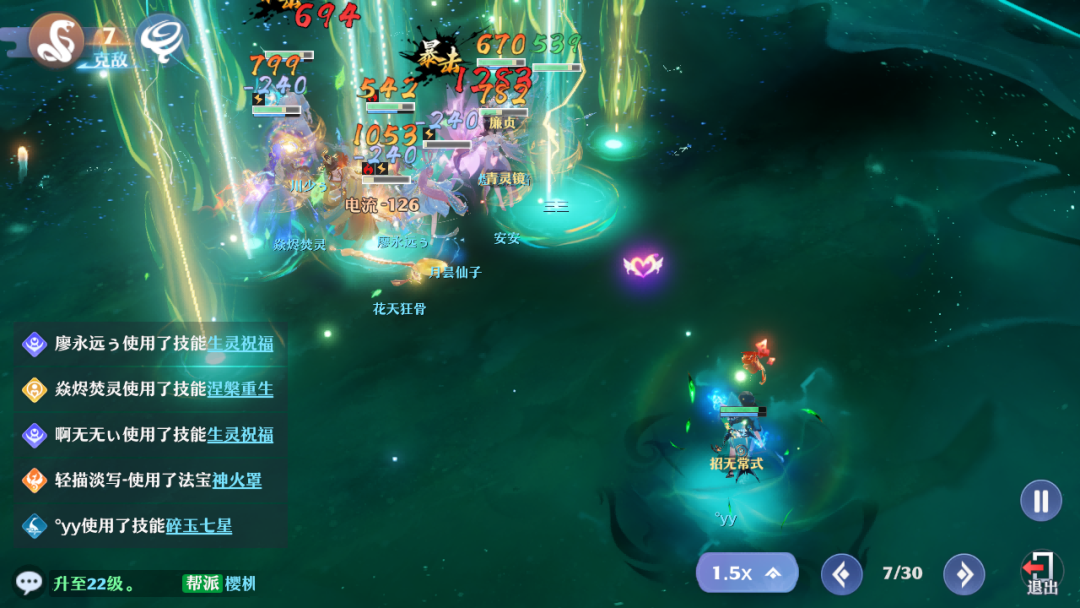Exit the battle with 退出 button
Image resolution: width=1080 pixels, height=608 pixels.
[1041, 575]
